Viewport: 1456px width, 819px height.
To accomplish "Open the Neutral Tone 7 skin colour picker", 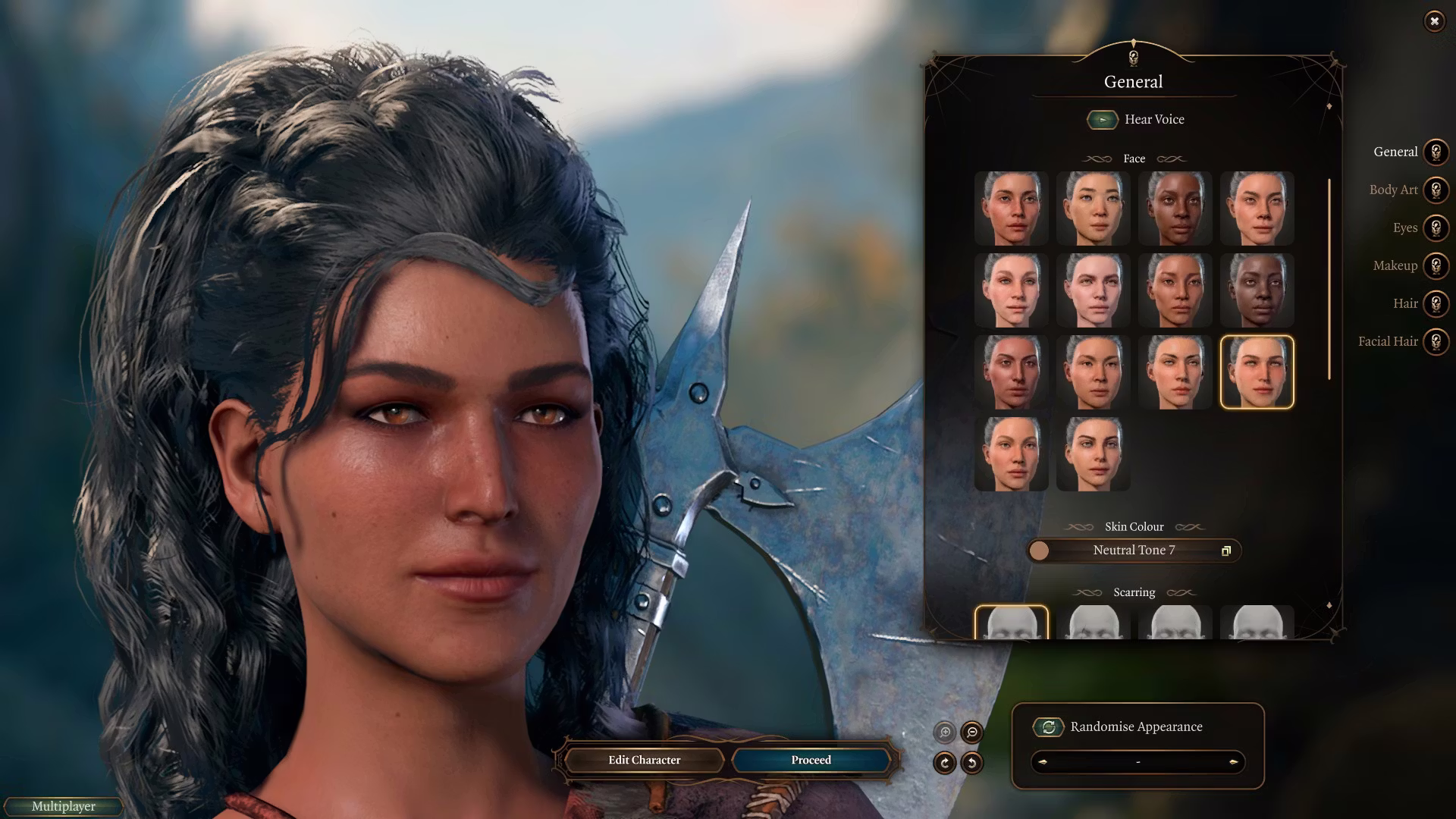I will (x=1134, y=551).
